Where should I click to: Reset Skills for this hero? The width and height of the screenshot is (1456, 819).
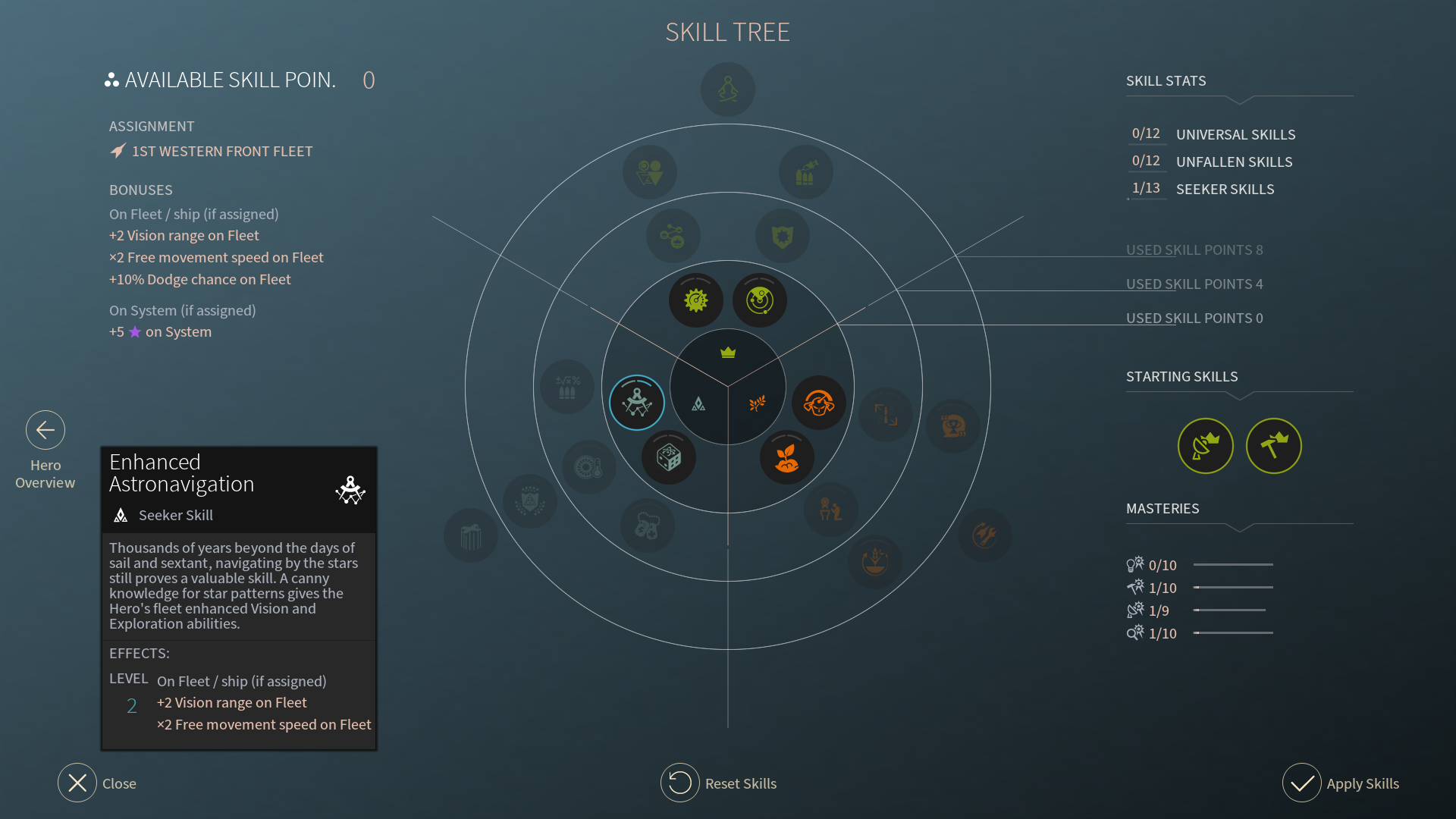(680, 783)
